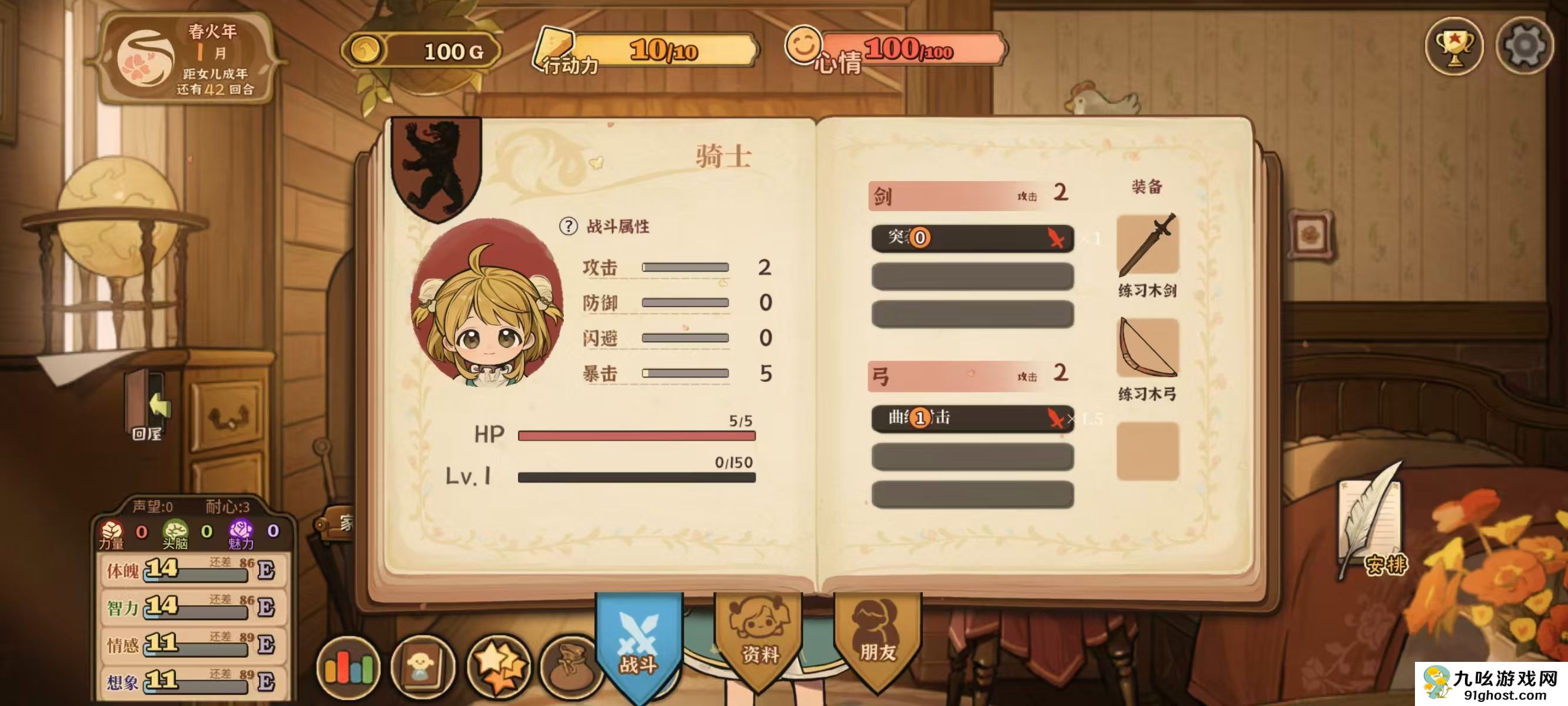This screenshot has height=706, width=1568.
Task: Switch to the 资料 profile tab
Action: tap(759, 639)
